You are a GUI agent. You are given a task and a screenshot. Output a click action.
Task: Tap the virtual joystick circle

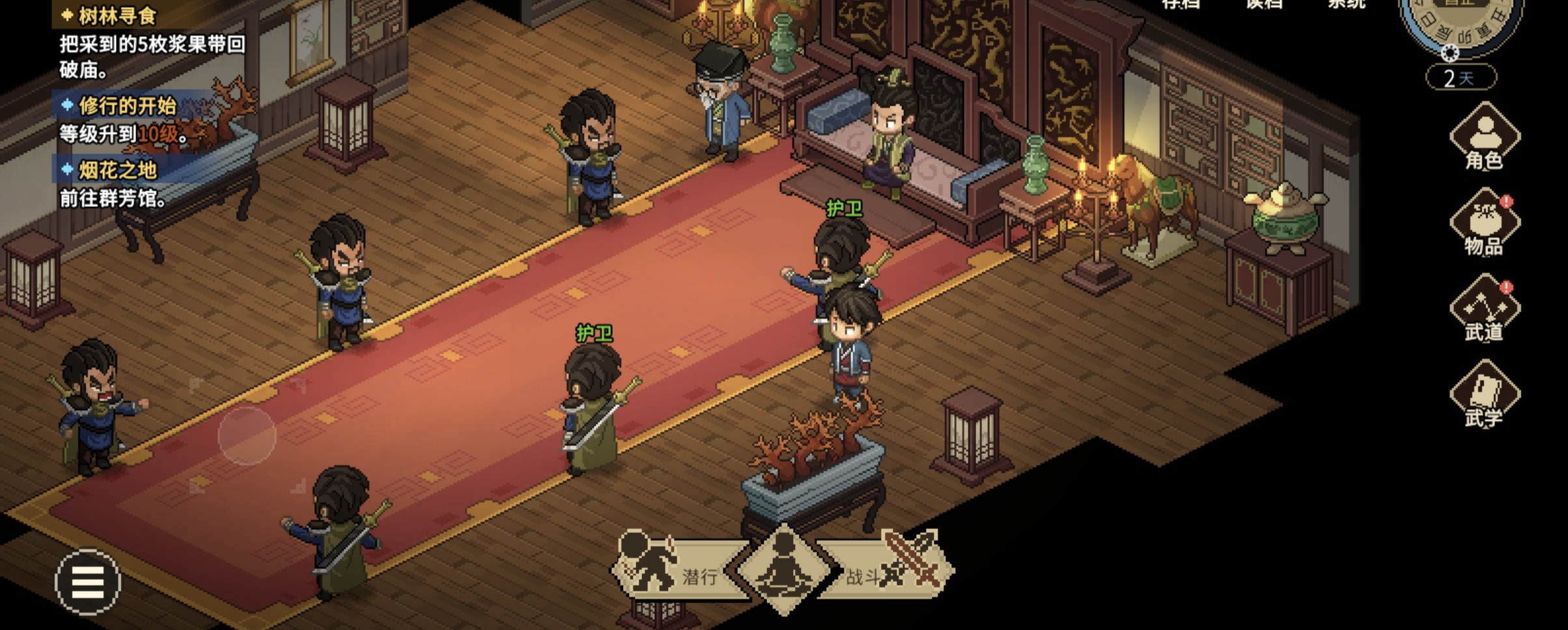click(x=247, y=435)
